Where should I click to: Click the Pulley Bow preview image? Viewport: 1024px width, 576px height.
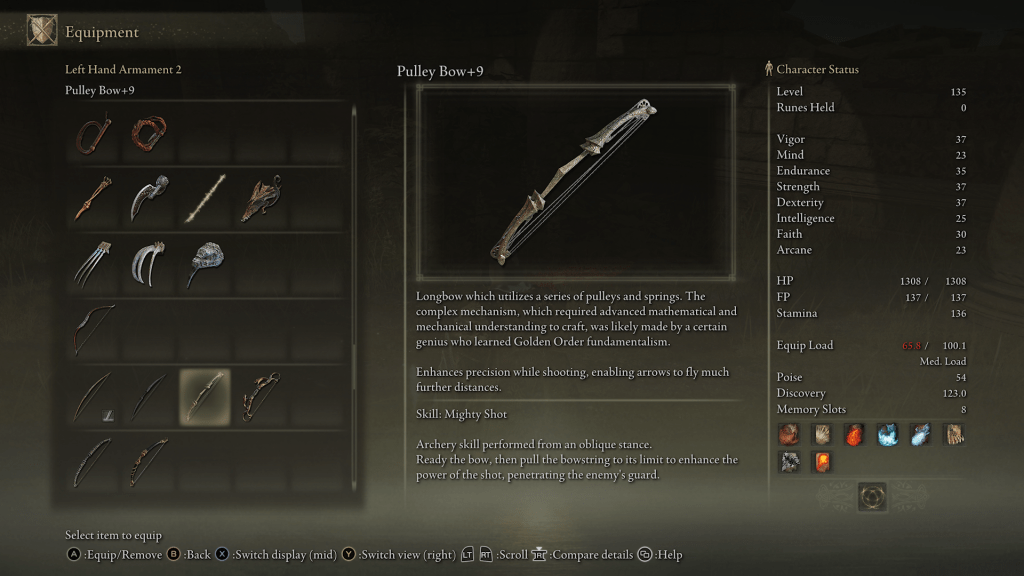pos(576,182)
